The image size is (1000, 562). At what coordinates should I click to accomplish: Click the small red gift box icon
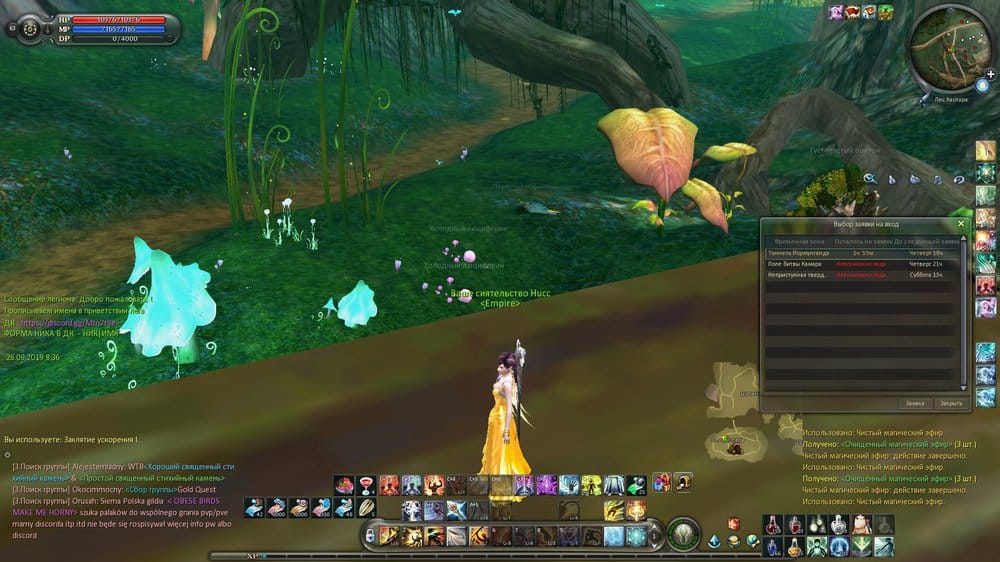[733, 522]
